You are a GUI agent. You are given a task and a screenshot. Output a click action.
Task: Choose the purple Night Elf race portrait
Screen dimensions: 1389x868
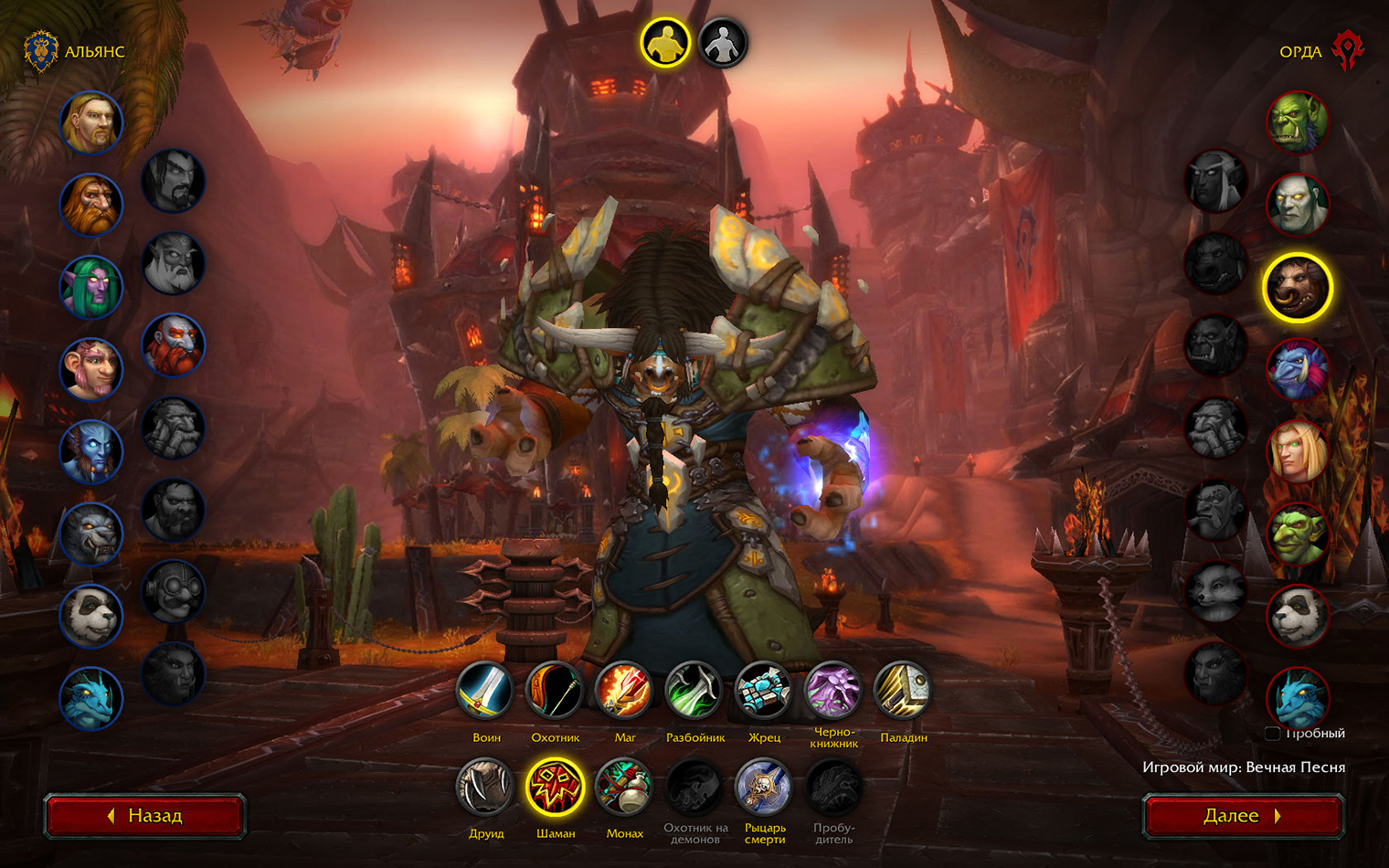tap(91, 287)
